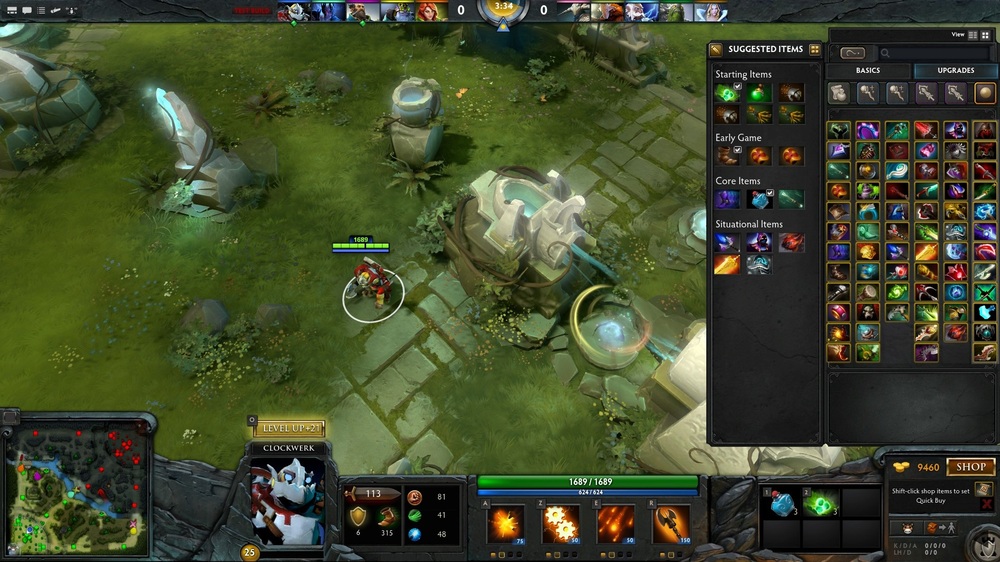This screenshot has height=562, width=1000.
Task: Click the courier button below the shop
Action: point(908,528)
